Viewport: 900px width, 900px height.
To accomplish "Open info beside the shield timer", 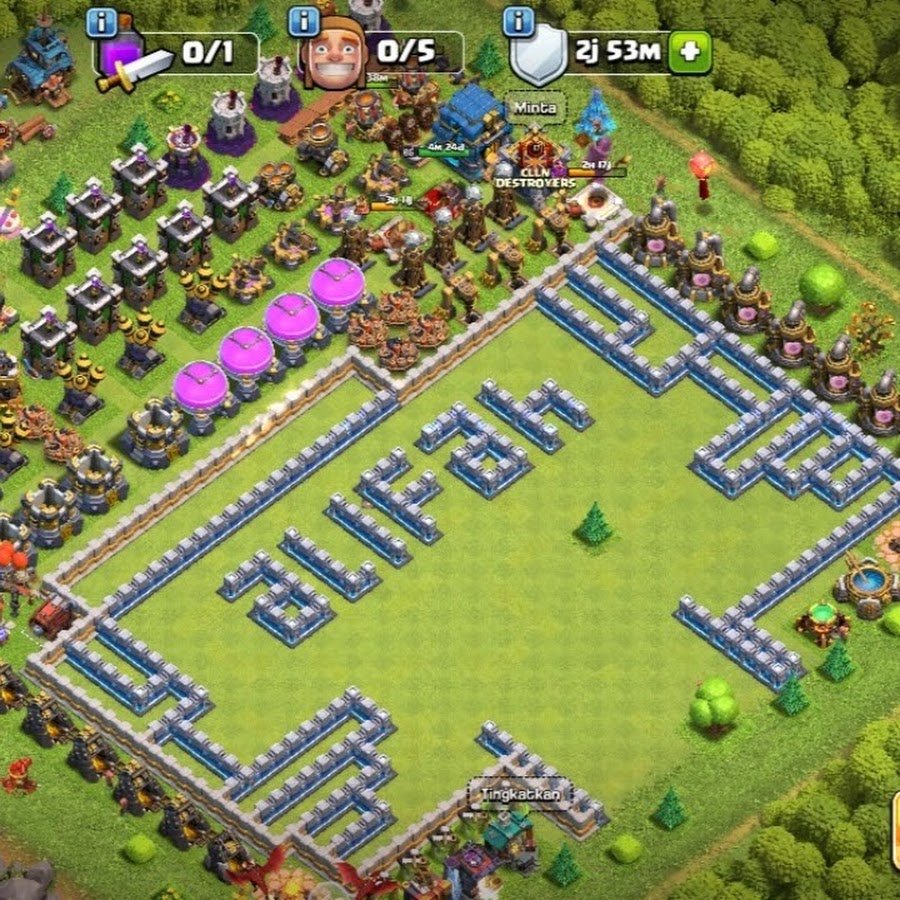I will [x=518, y=20].
